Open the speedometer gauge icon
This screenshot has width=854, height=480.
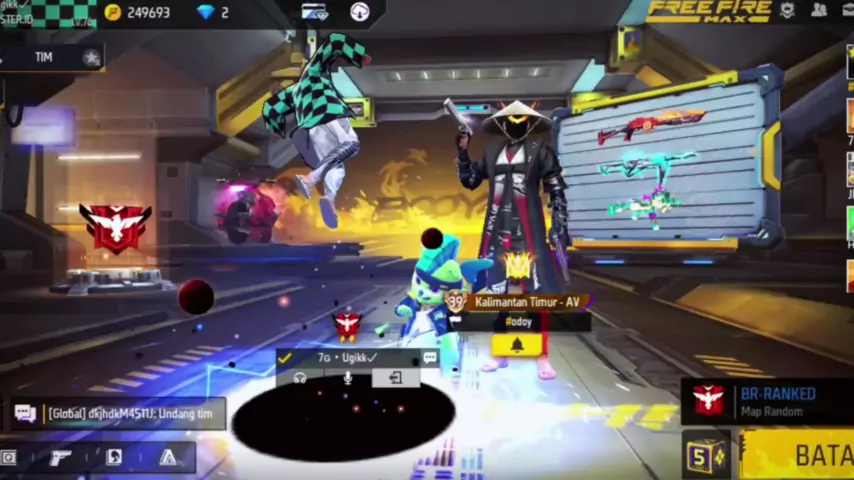360,12
